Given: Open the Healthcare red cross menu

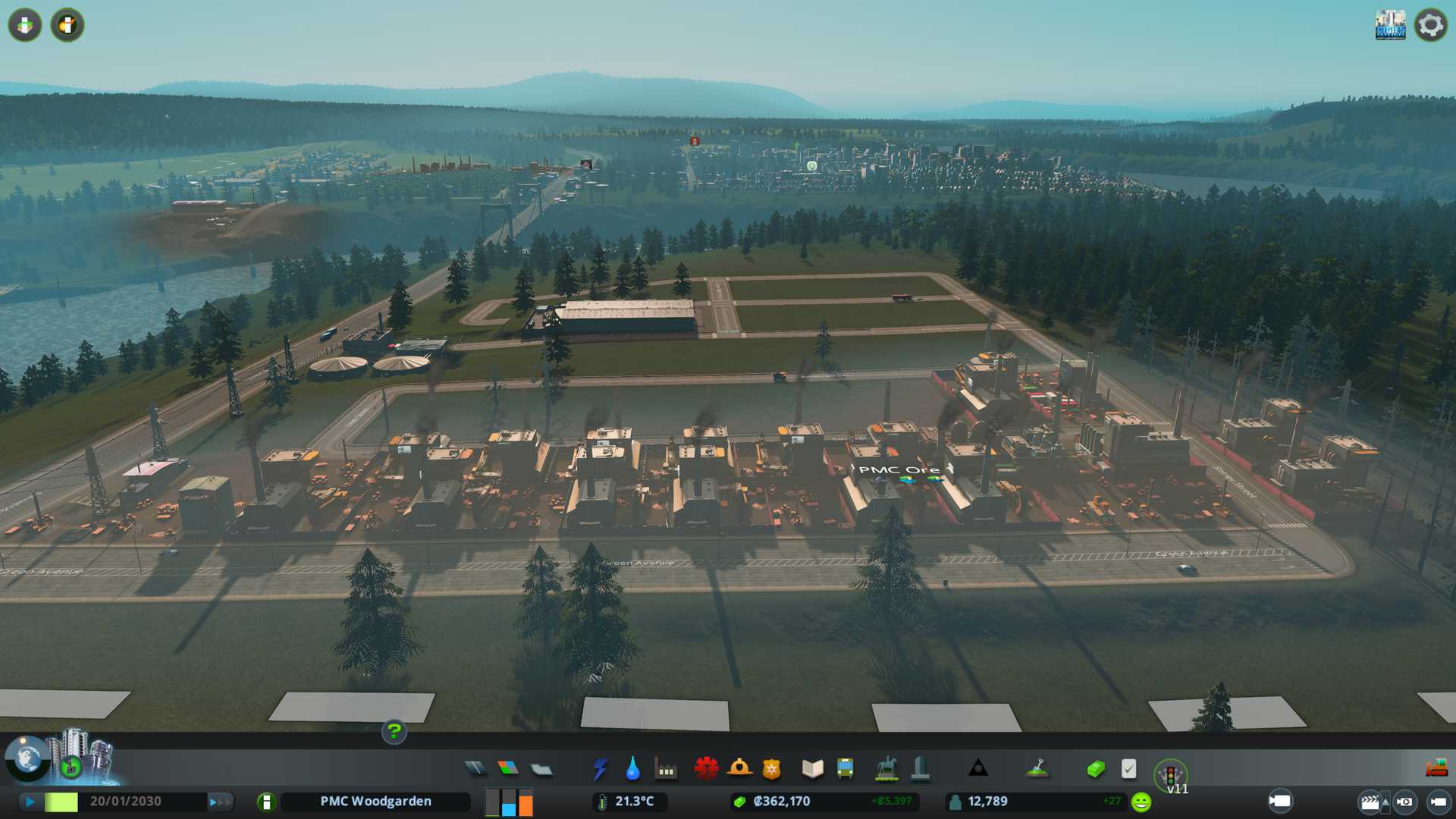Looking at the screenshot, I should [x=706, y=769].
